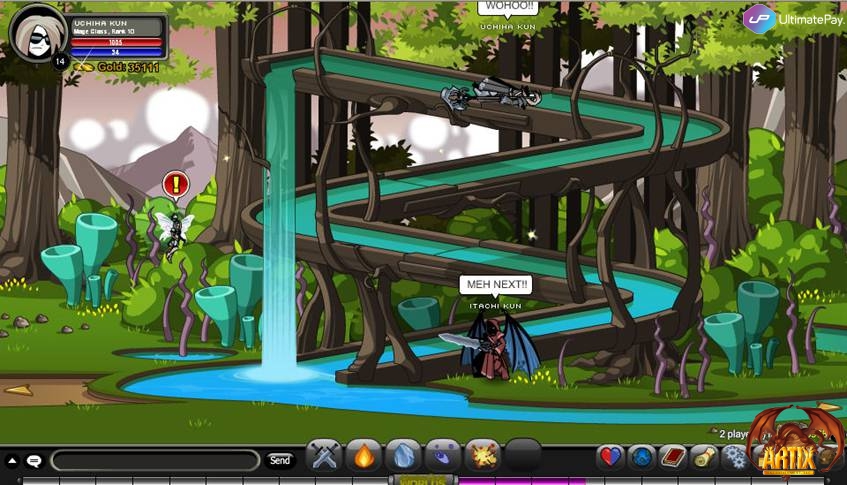847x485 pixels.
Task: Select the empty dark skill slot
Action: click(522, 457)
